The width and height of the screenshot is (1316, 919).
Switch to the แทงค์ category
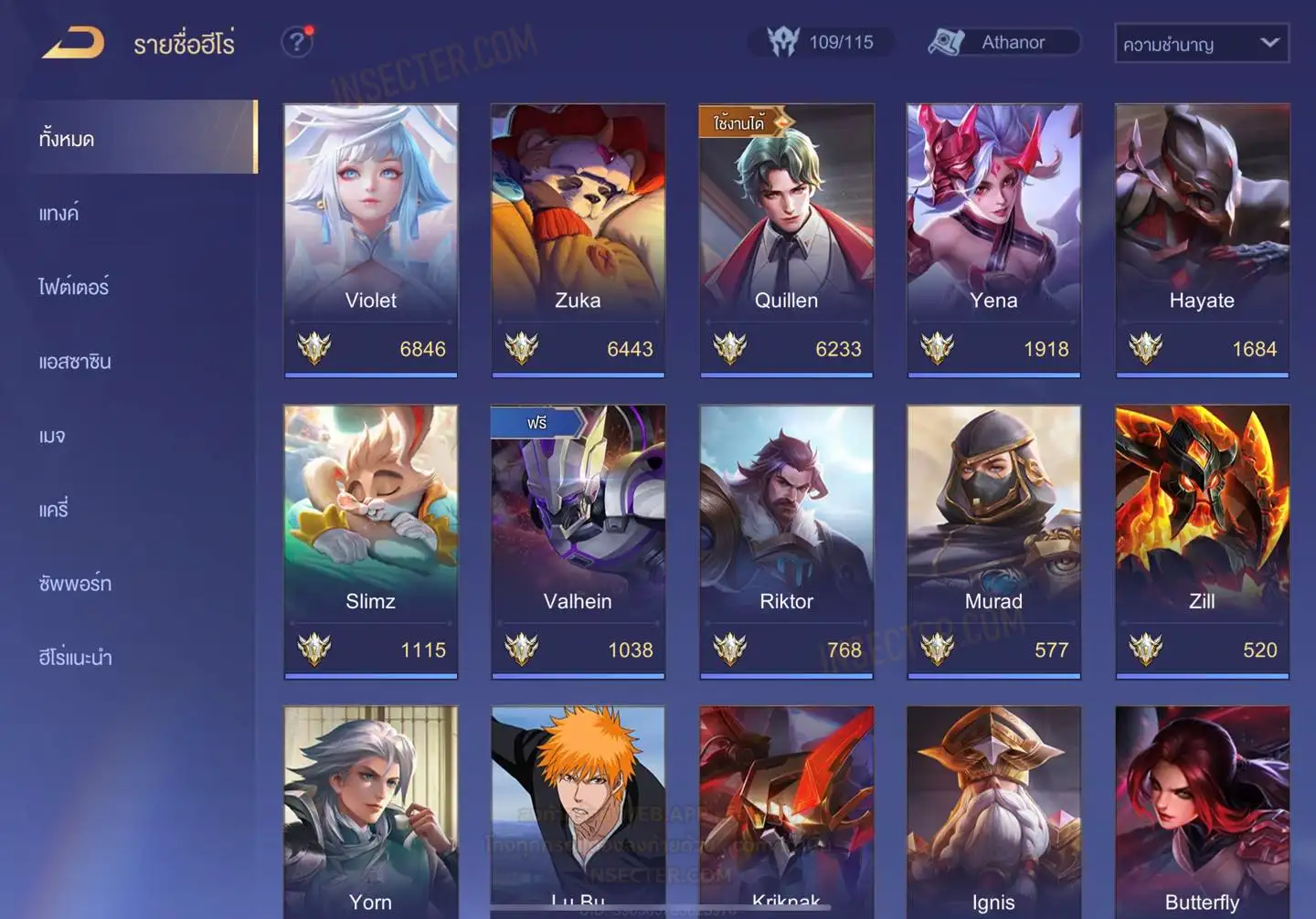click(59, 213)
